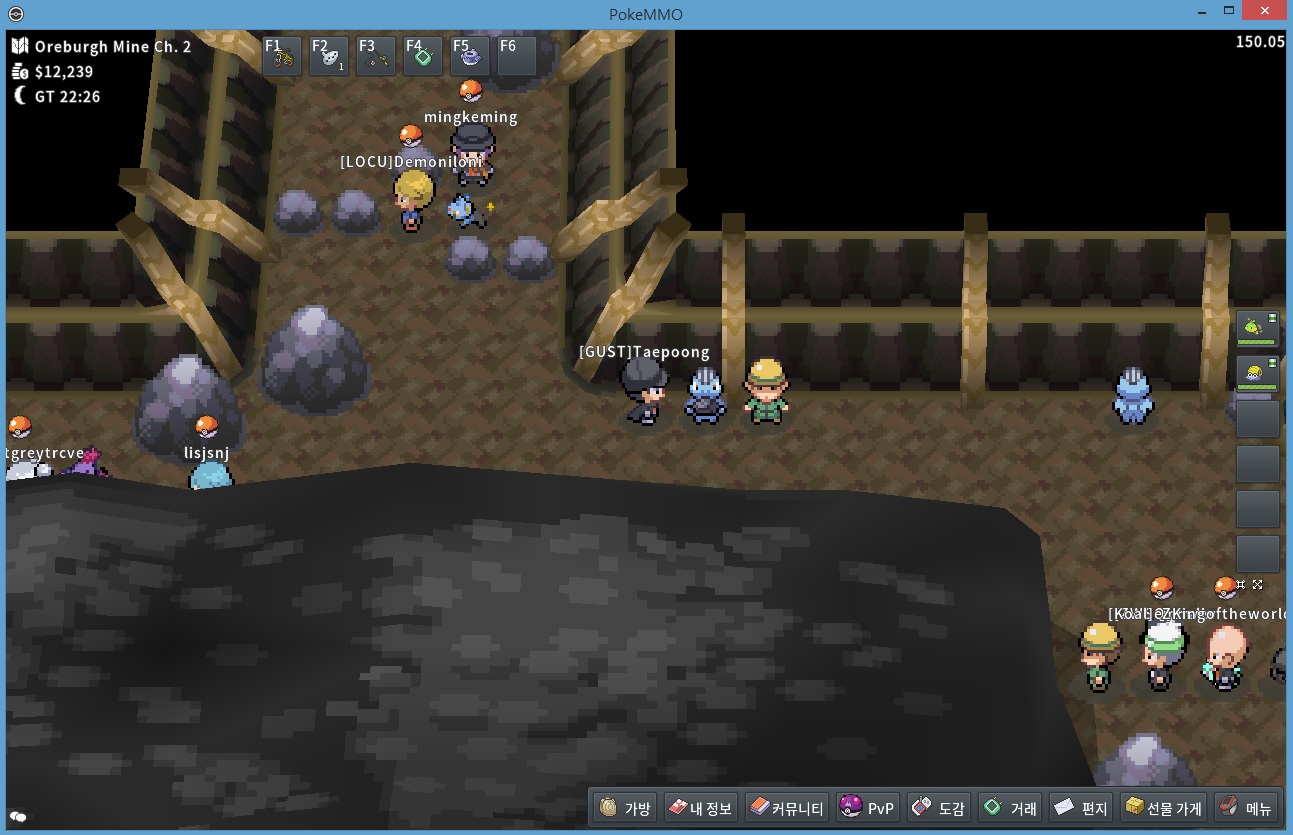This screenshot has height=835, width=1293.
Task: Use the ocarina item in F2 slot
Action: pos(329,58)
